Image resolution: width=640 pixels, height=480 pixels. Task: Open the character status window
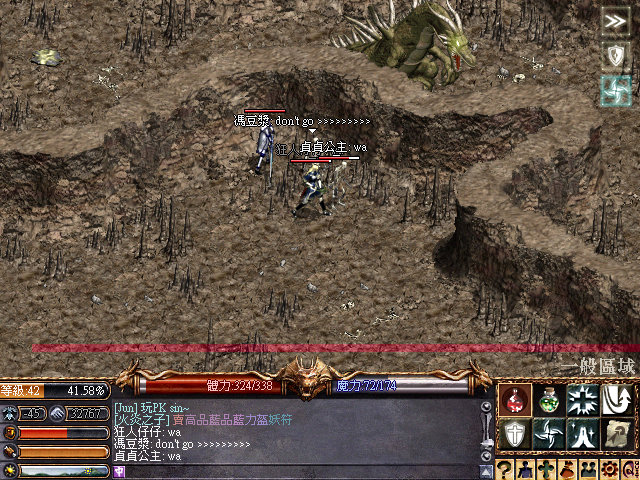(526, 471)
